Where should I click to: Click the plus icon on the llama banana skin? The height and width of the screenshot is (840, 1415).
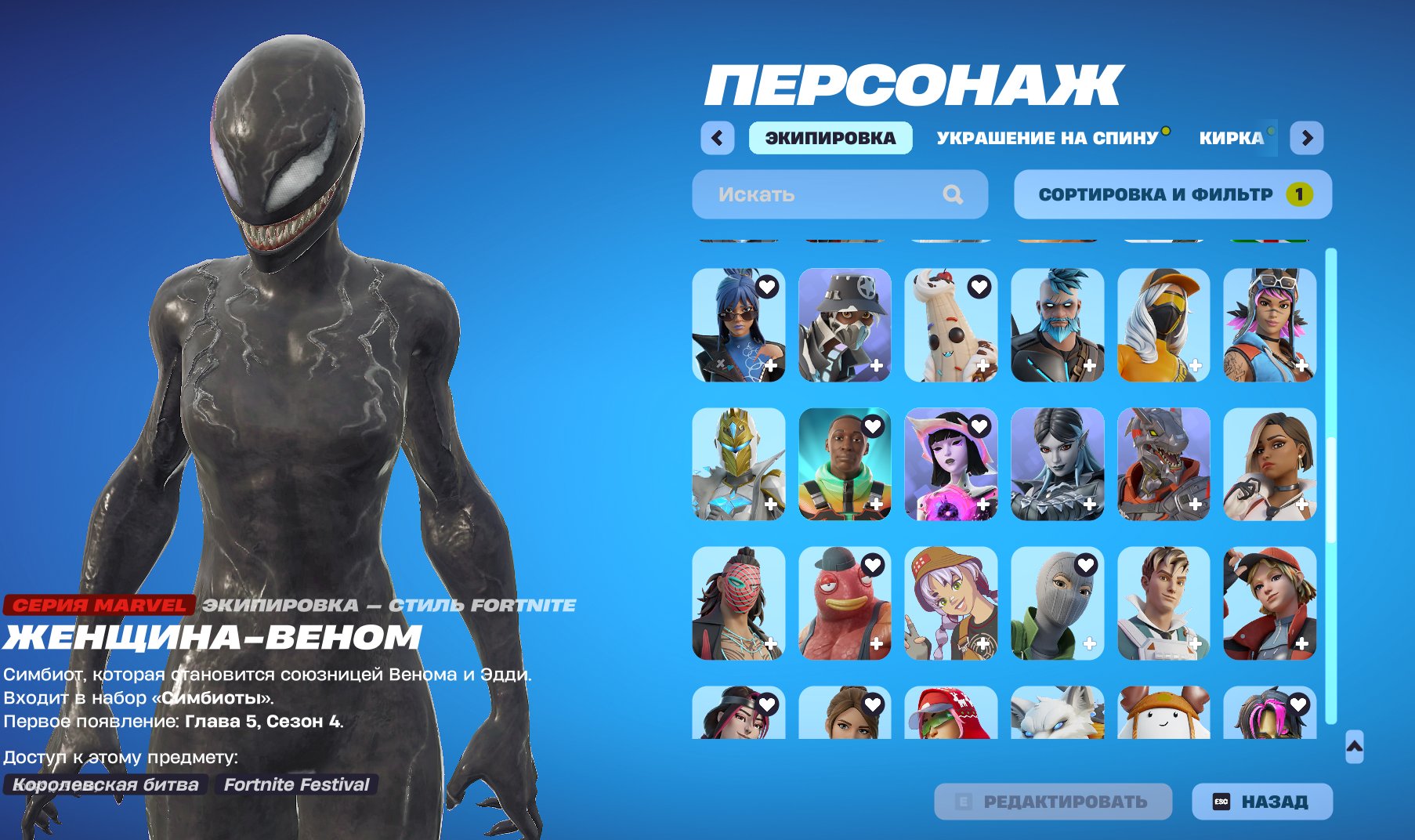click(984, 364)
